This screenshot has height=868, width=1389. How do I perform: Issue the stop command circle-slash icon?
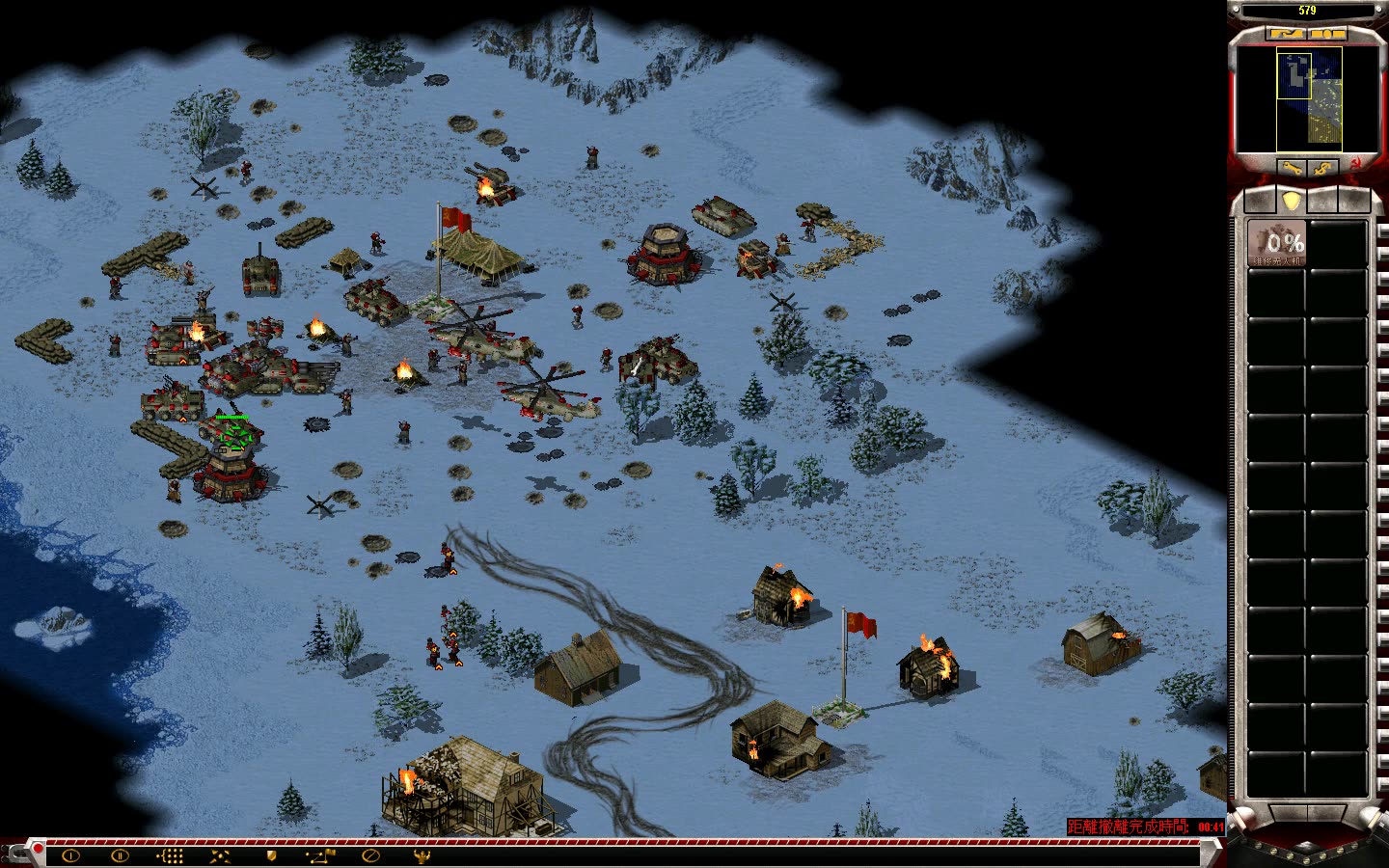[370, 855]
